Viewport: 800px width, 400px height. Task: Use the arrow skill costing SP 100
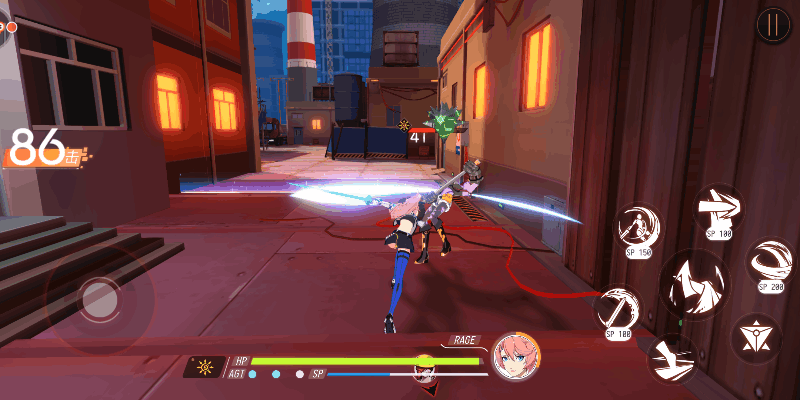click(718, 210)
